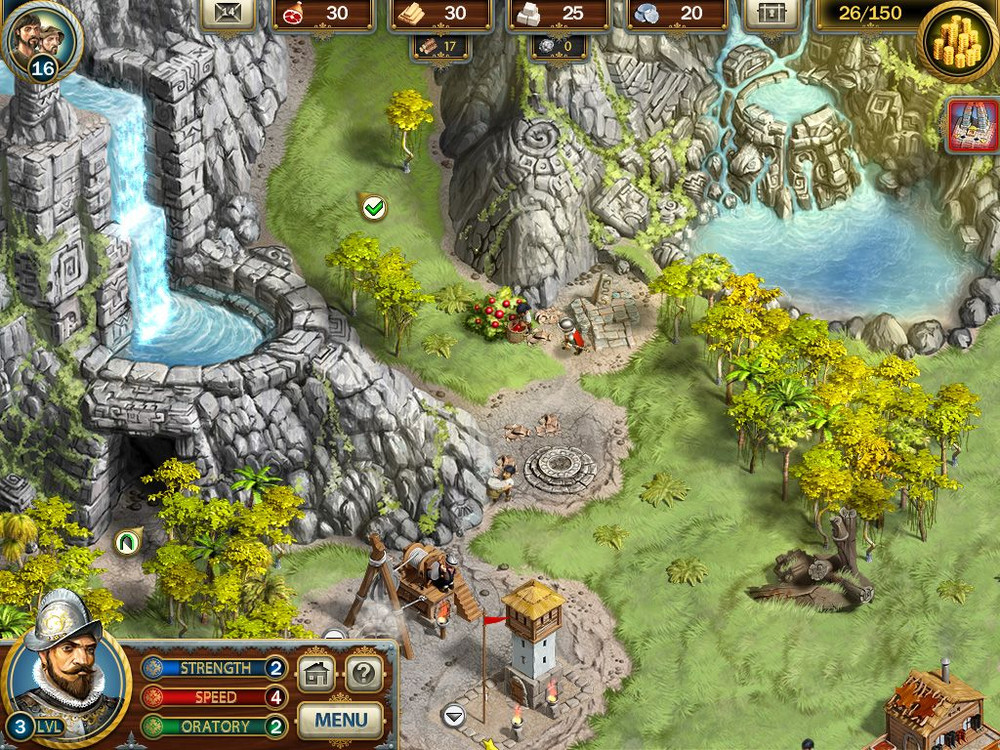Select the meat food resource panel
The width and height of the screenshot is (1000, 750).
[x=322, y=14]
